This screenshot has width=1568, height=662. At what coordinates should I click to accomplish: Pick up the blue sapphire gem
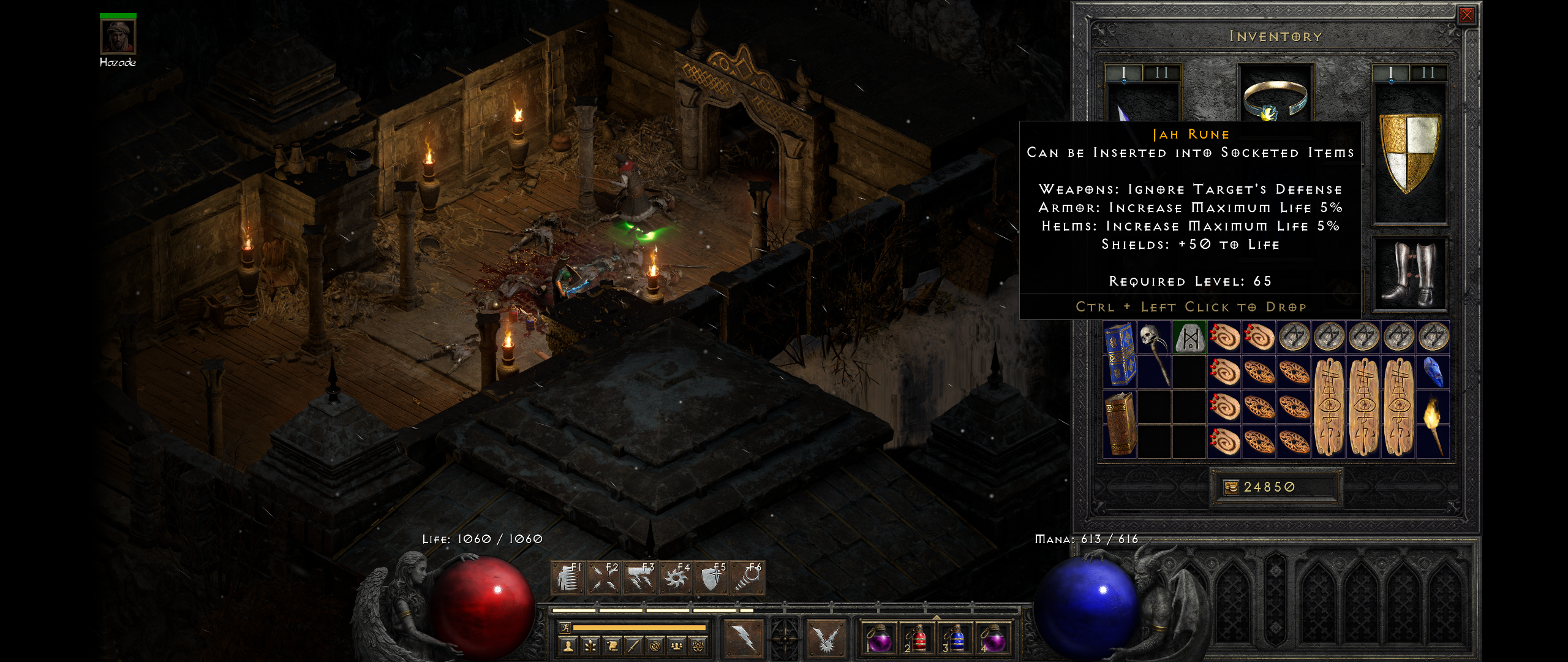1433,372
